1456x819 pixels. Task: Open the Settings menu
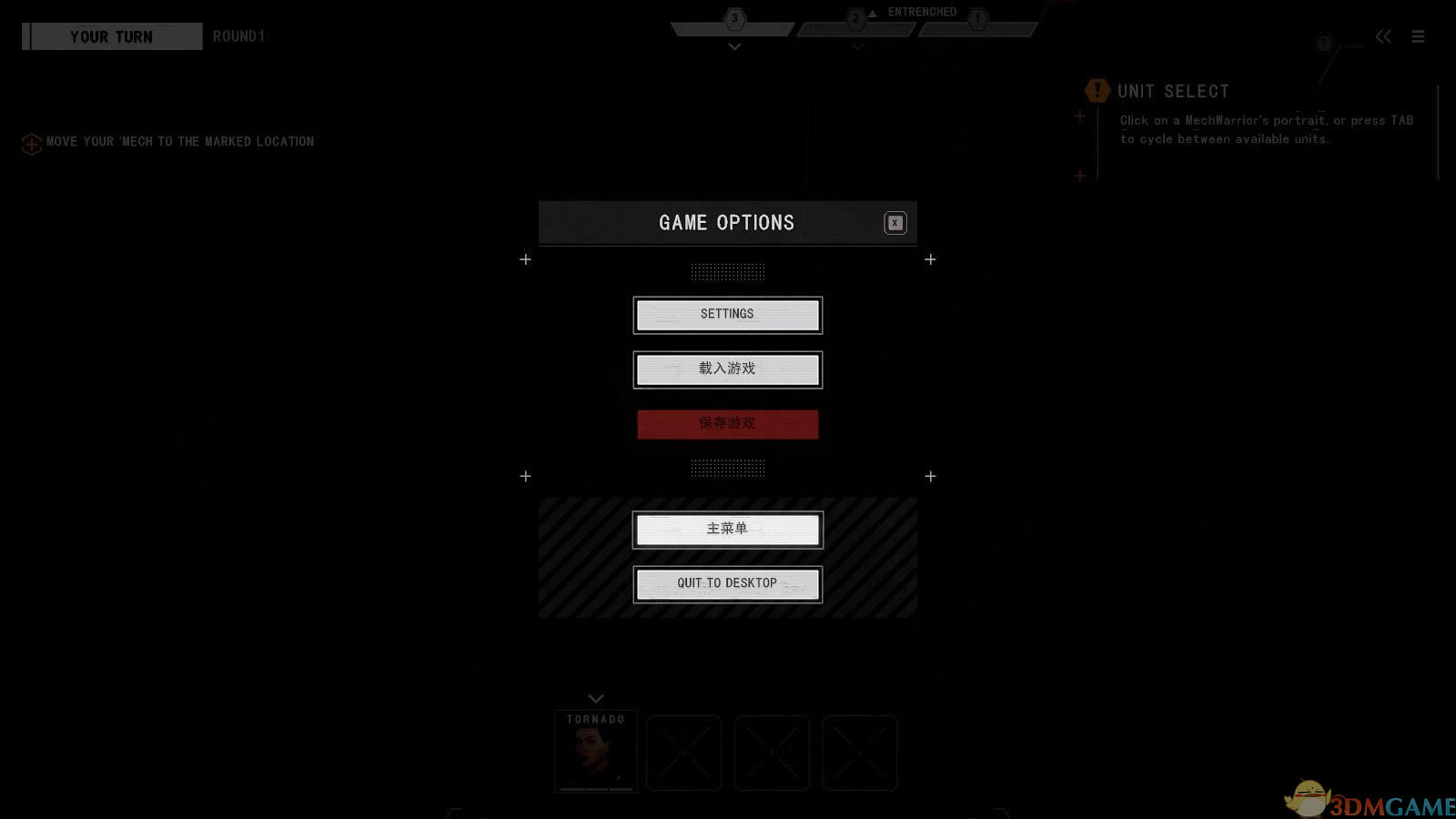click(727, 315)
